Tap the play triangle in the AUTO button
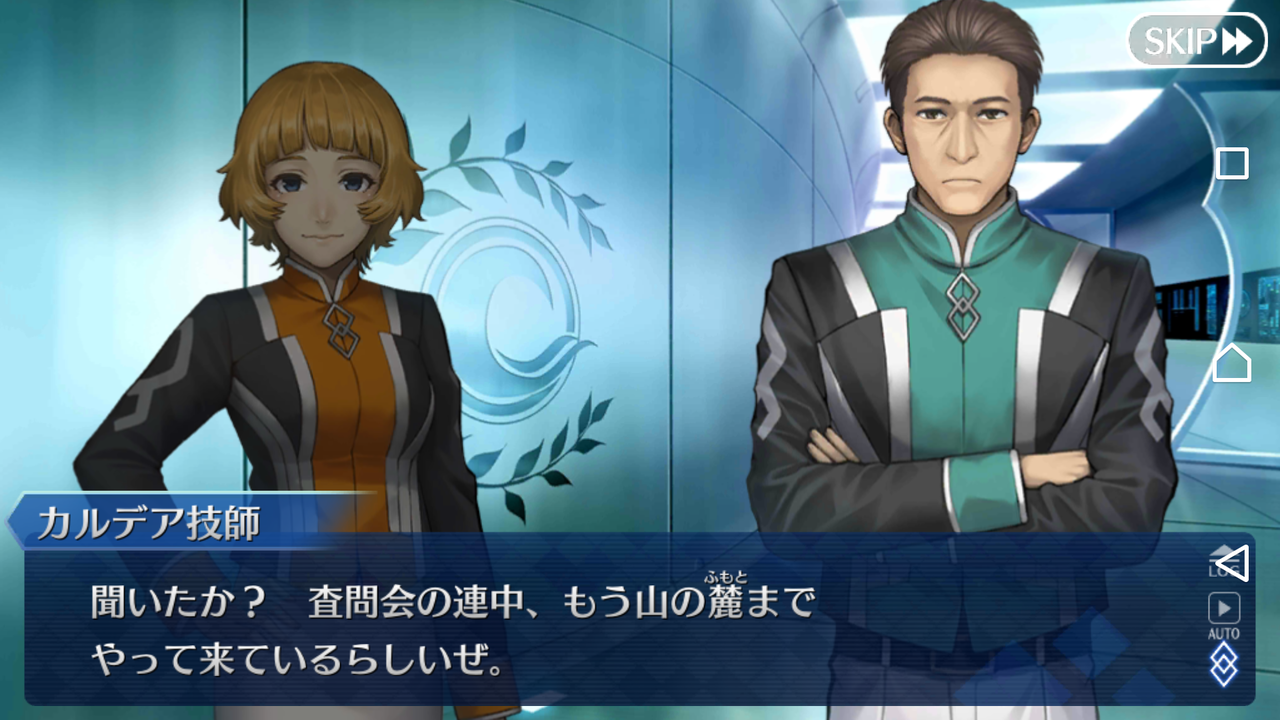This screenshot has width=1280, height=720. [1224, 605]
